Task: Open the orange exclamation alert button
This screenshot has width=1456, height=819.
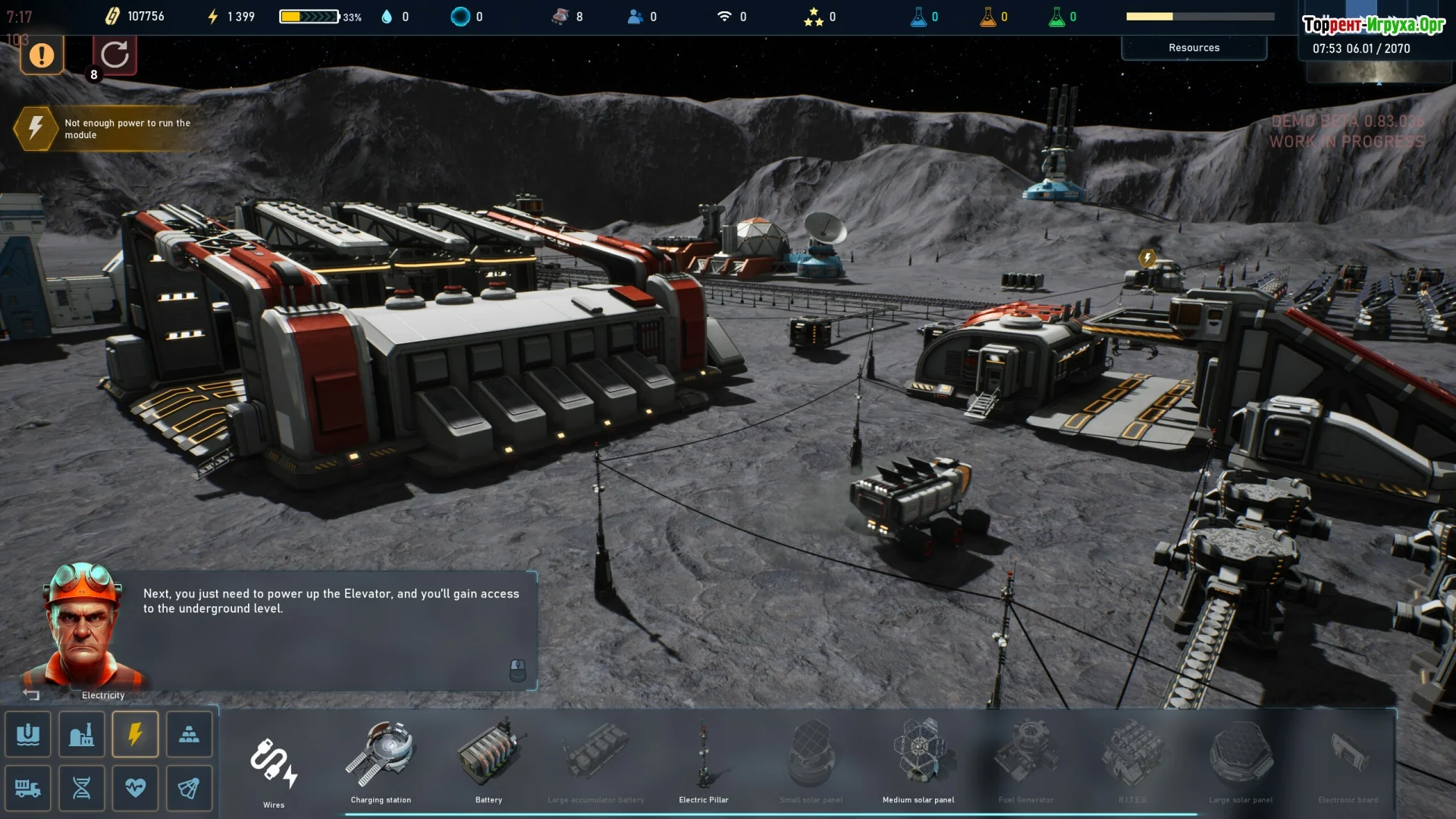Action: click(42, 55)
